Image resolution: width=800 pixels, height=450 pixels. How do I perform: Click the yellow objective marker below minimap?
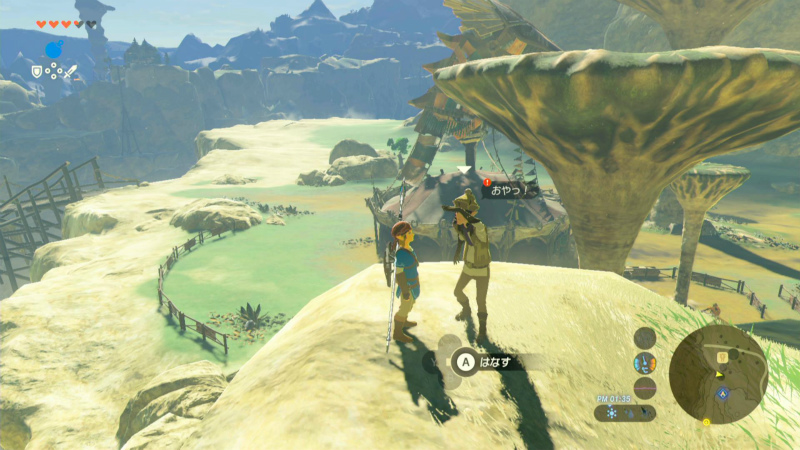tap(706, 421)
